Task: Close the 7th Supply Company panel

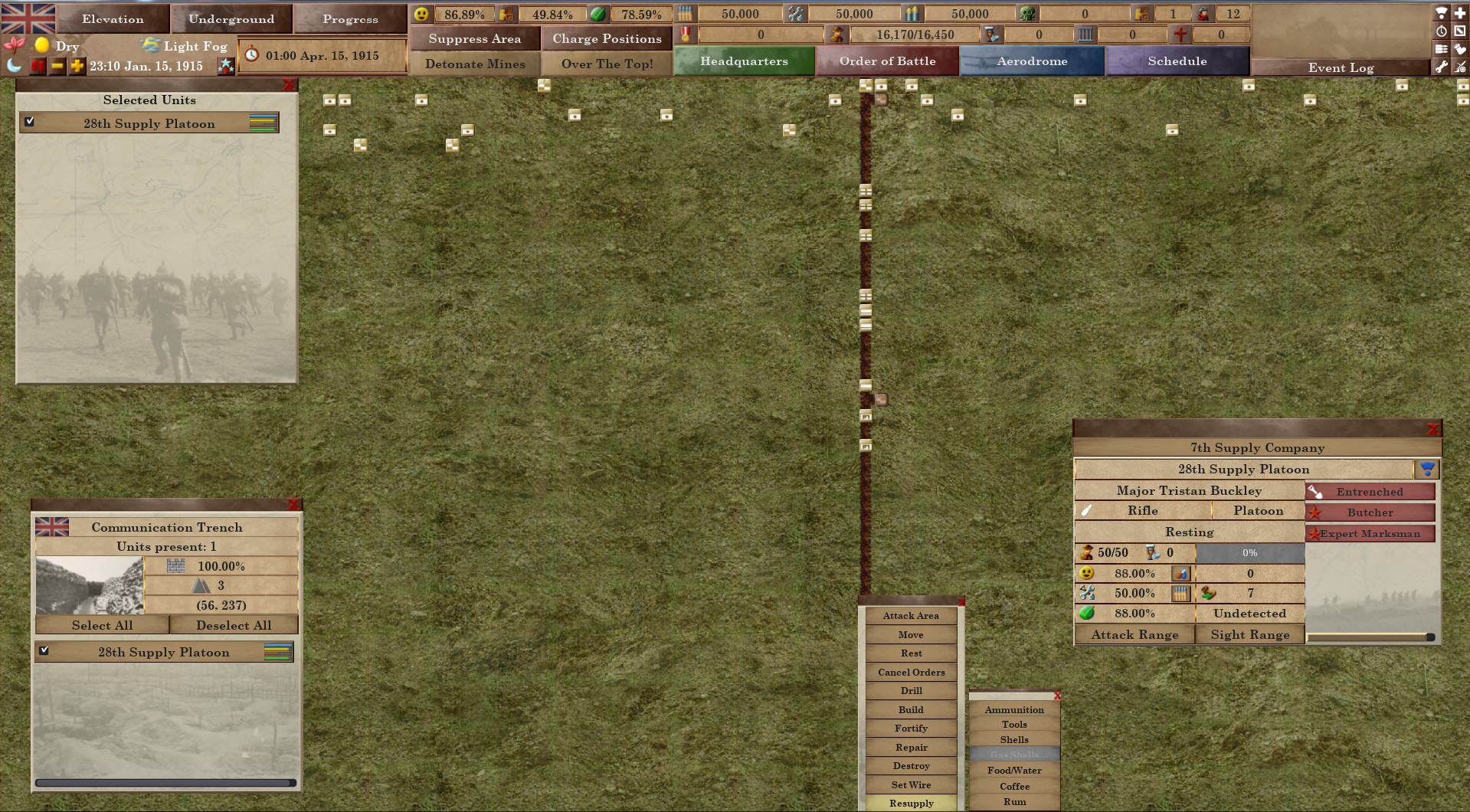Action: (x=1433, y=430)
